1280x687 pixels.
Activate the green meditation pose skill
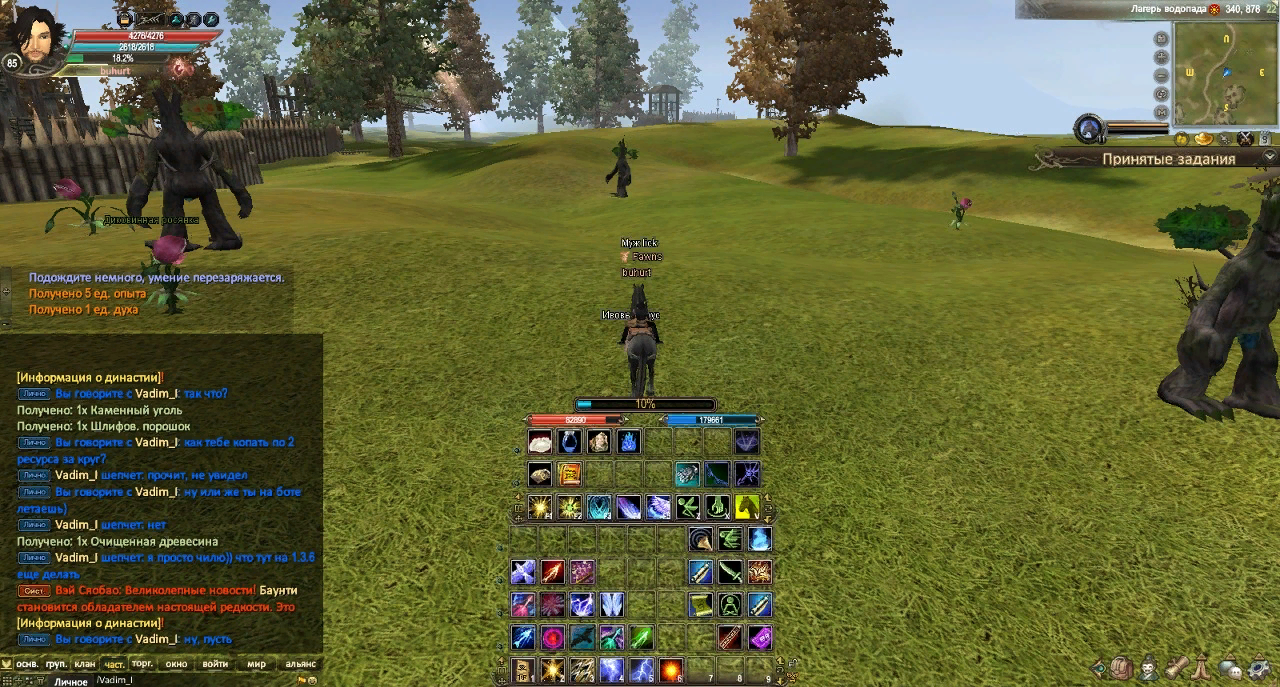point(730,605)
